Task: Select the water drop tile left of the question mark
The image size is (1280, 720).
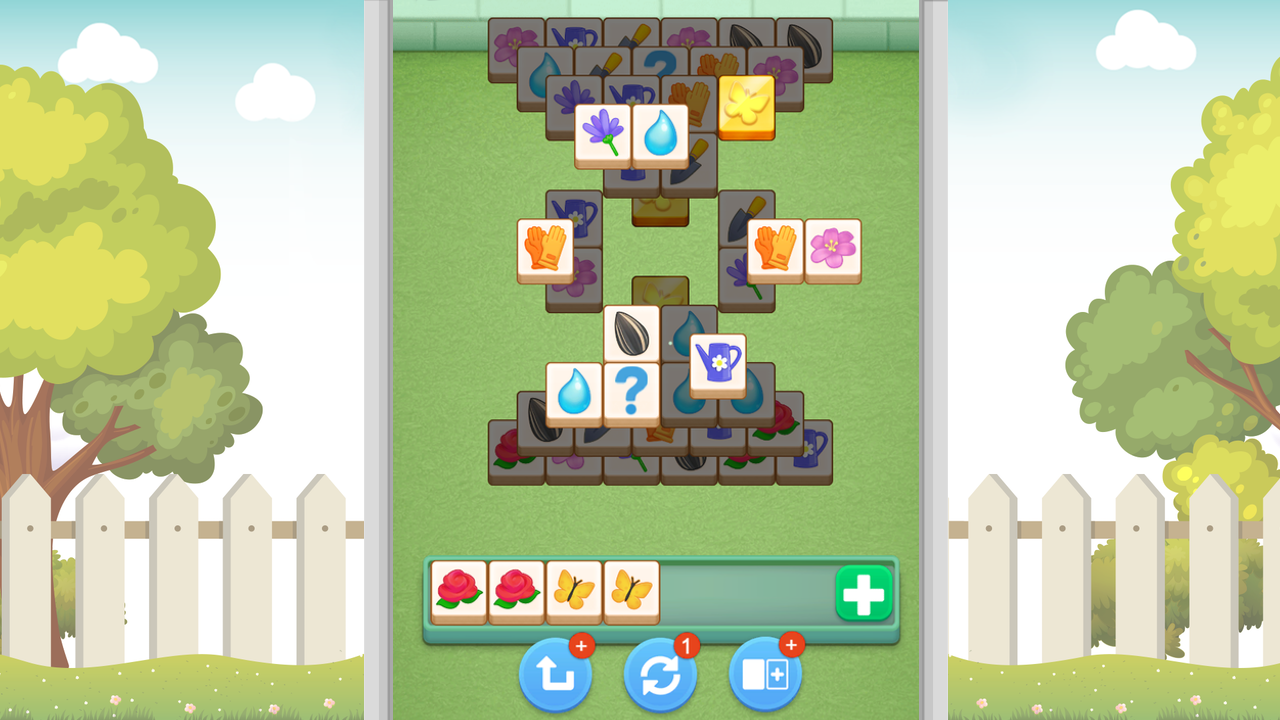Action: point(574,393)
